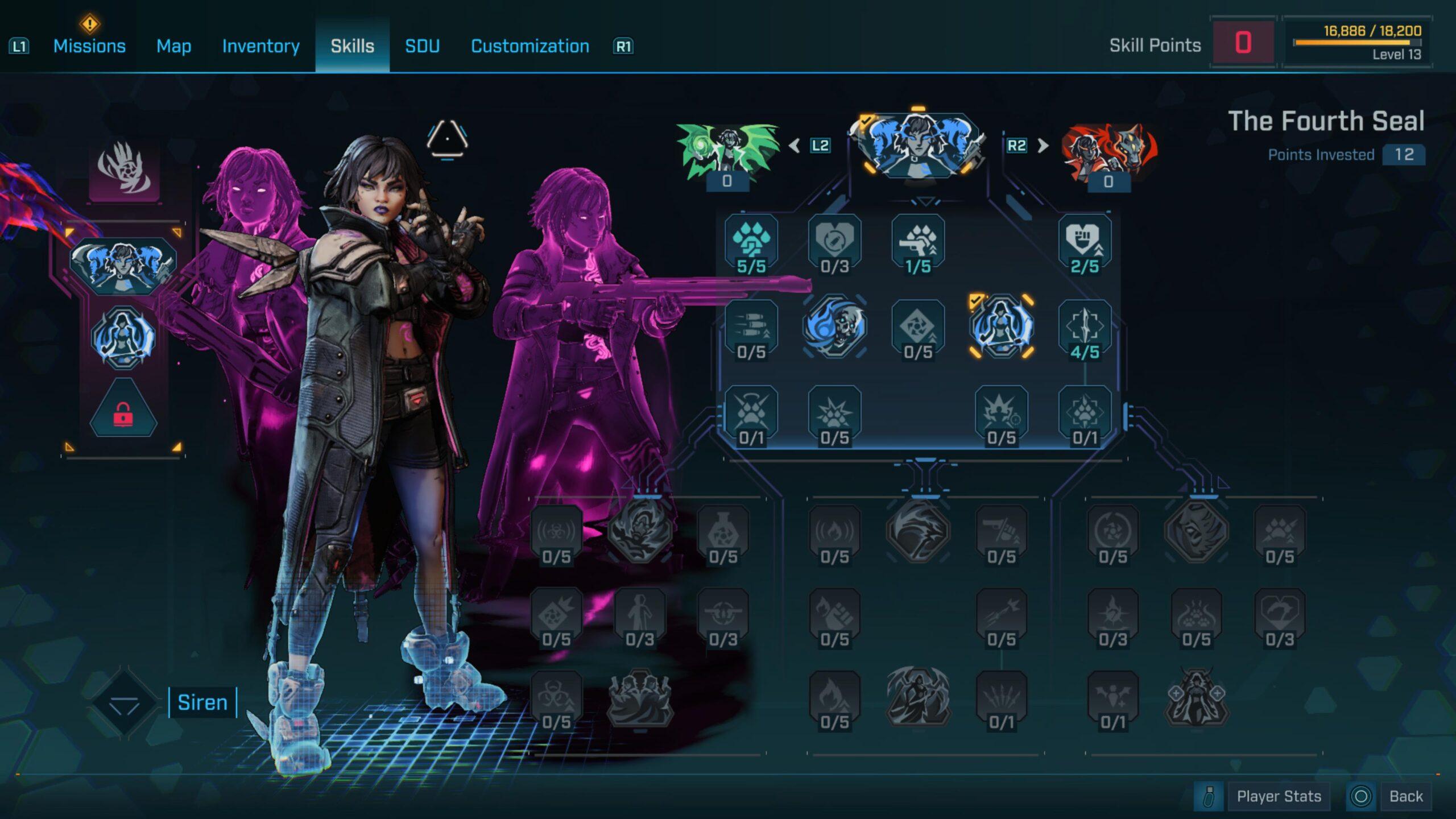This screenshot has height=819, width=1456.
Task: Click the red padlock locked slot
Action: coord(123,411)
